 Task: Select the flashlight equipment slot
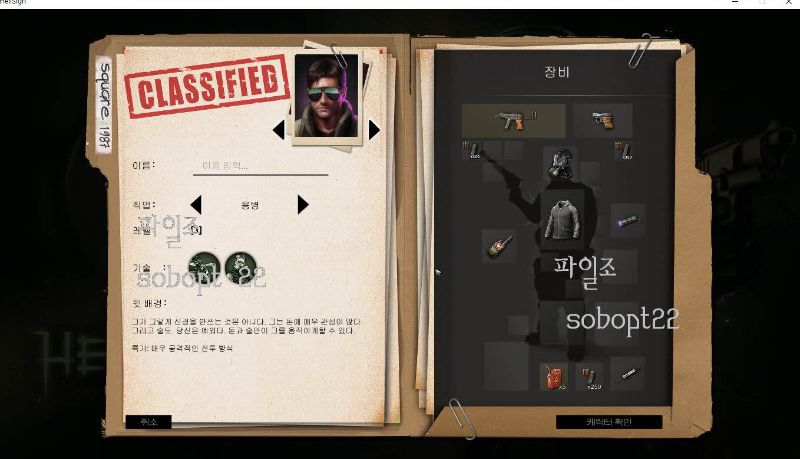(x=627, y=220)
